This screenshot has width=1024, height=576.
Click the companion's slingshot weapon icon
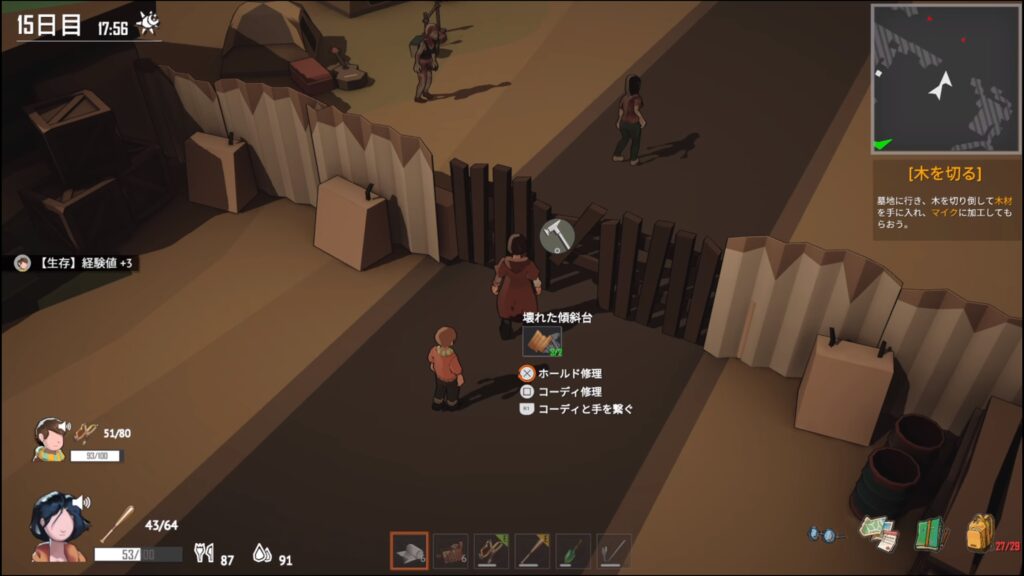pos(86,433)
